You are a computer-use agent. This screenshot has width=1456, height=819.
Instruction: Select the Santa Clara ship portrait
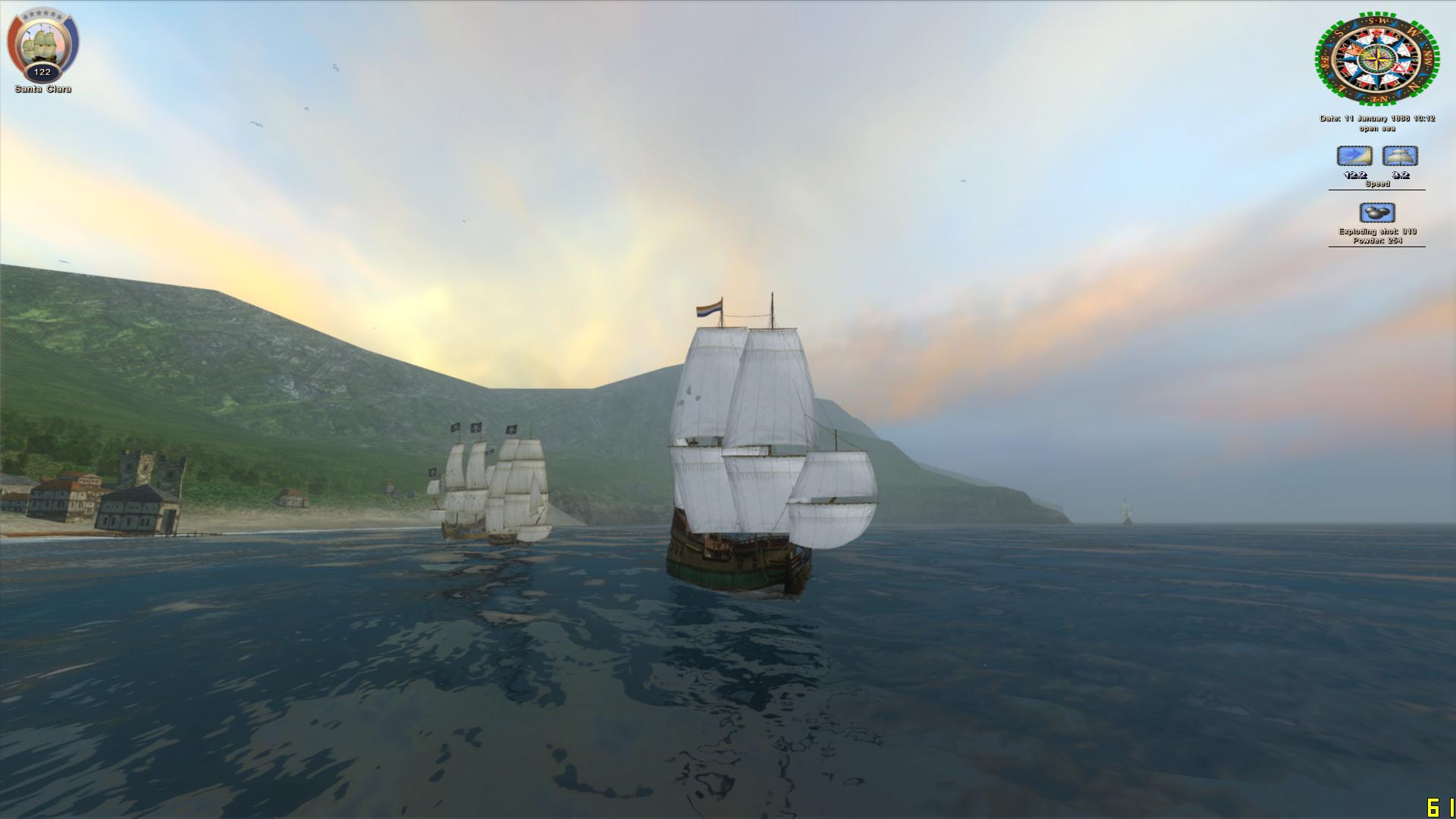[42, 44]
